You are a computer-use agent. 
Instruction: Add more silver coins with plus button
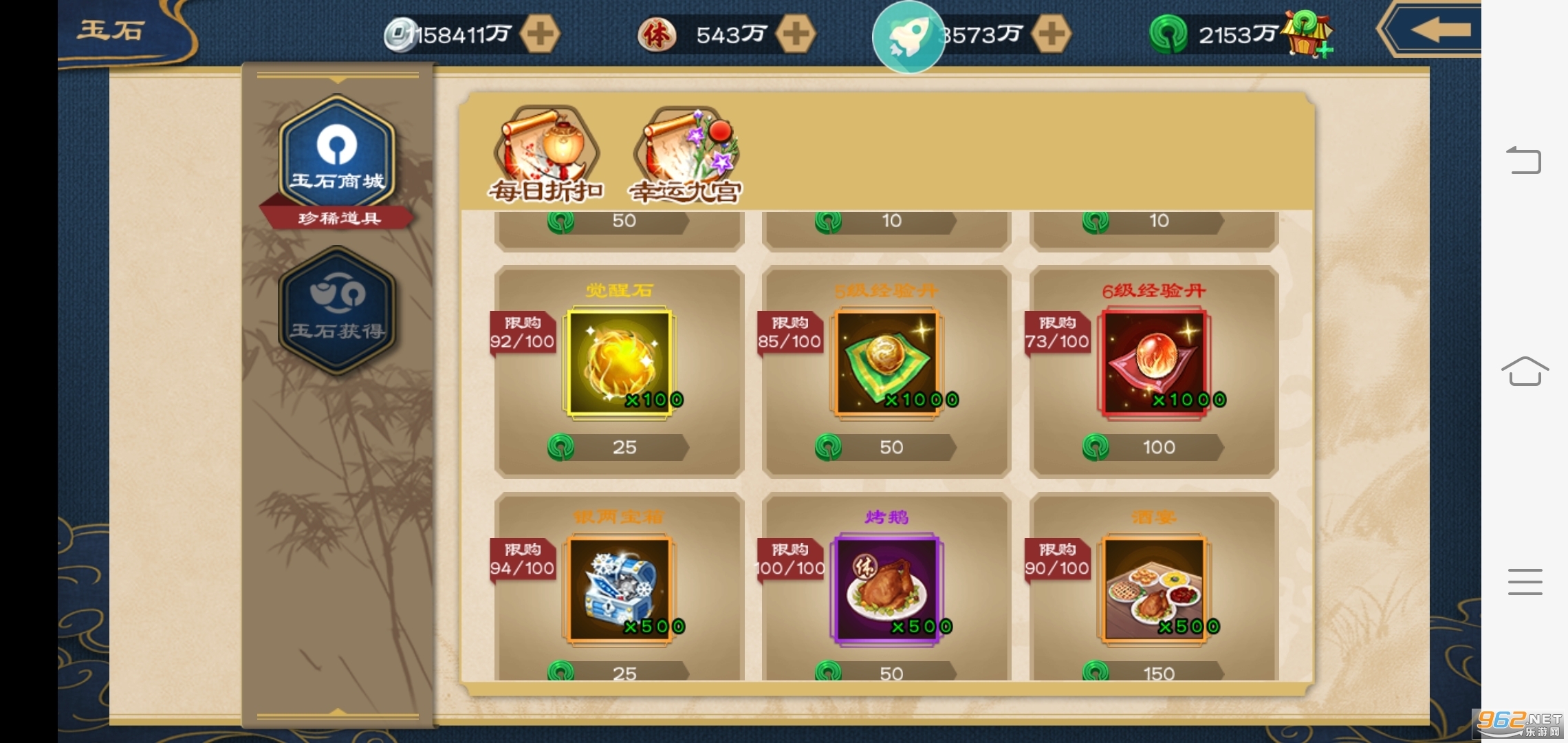click(540, 34)
